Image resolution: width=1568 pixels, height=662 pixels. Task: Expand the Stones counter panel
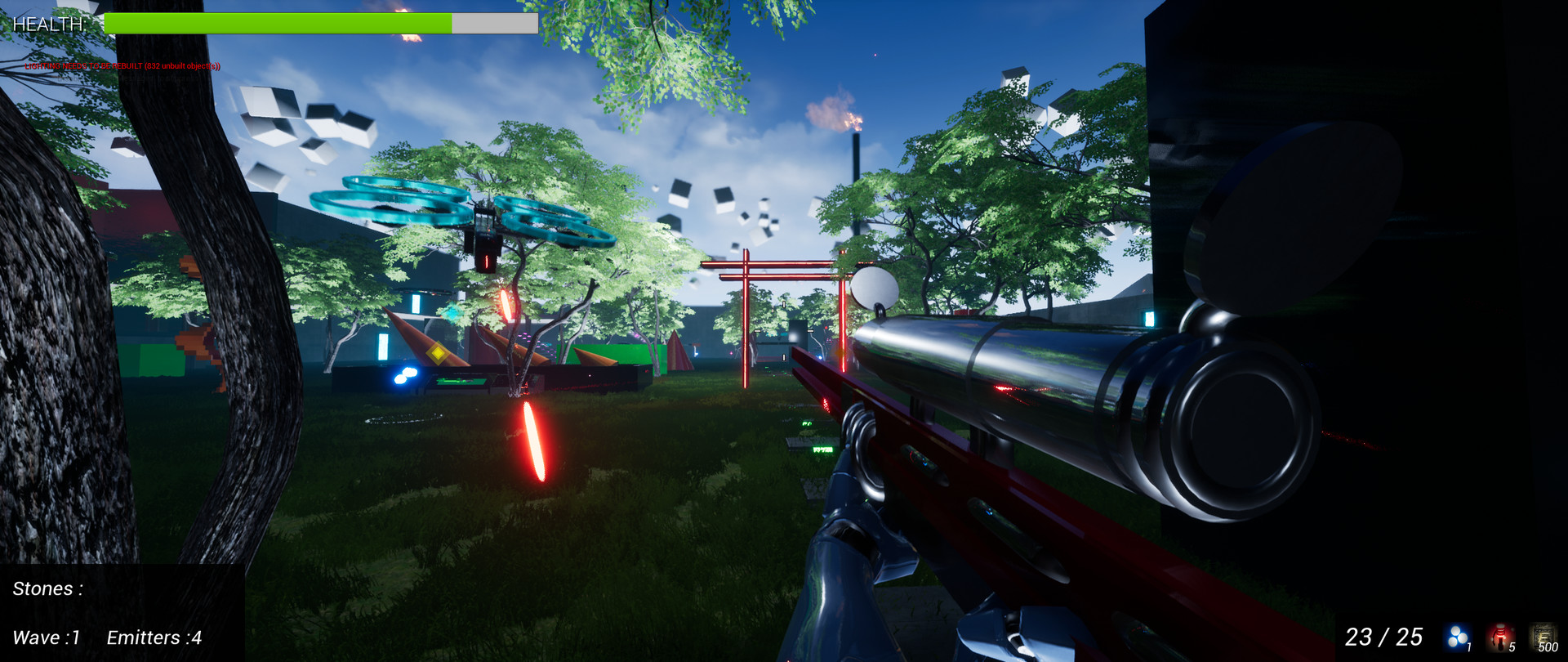pyautogui.click(x=49, y=588)
